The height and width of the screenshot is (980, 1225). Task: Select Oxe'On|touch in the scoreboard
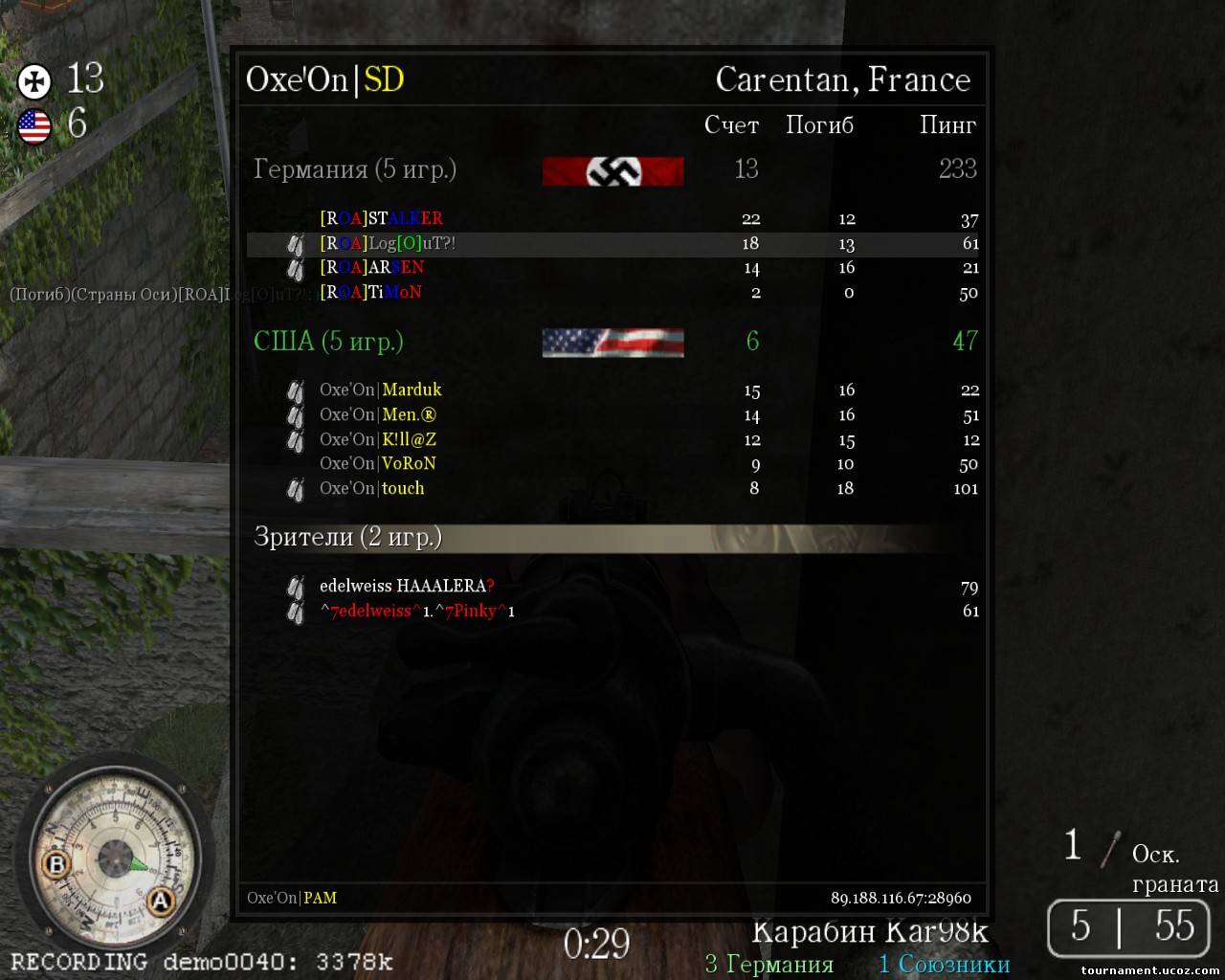[x=372, y=489]
